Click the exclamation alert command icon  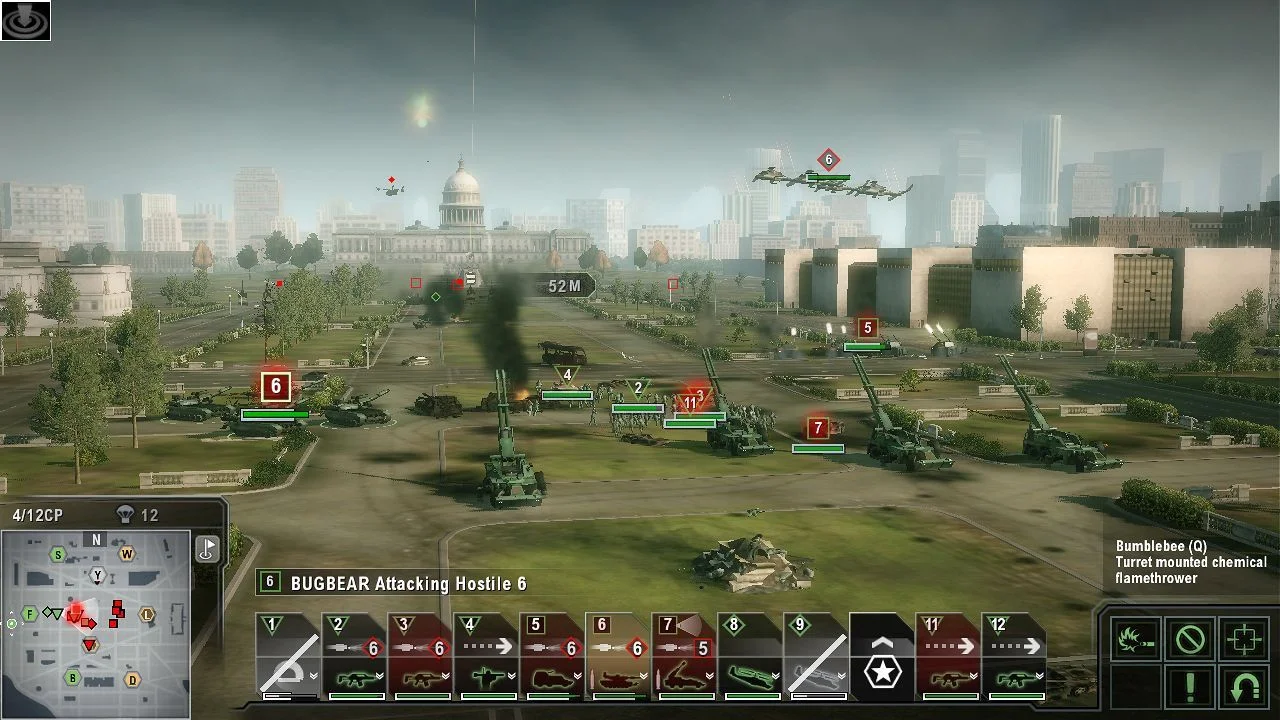1188,686
